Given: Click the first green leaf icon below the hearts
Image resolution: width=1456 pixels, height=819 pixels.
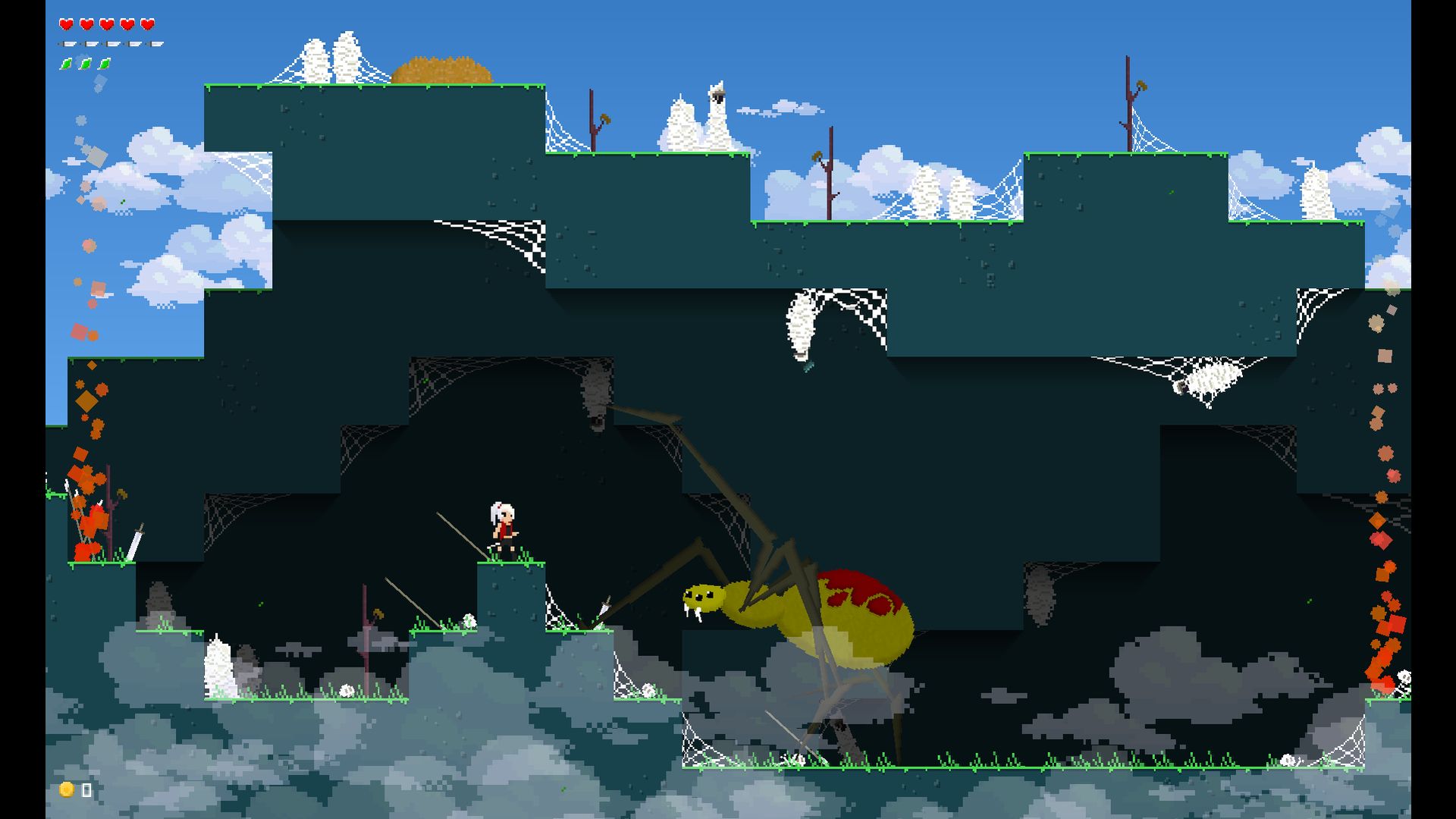Looking at the screenshot, I should (67, 64).
